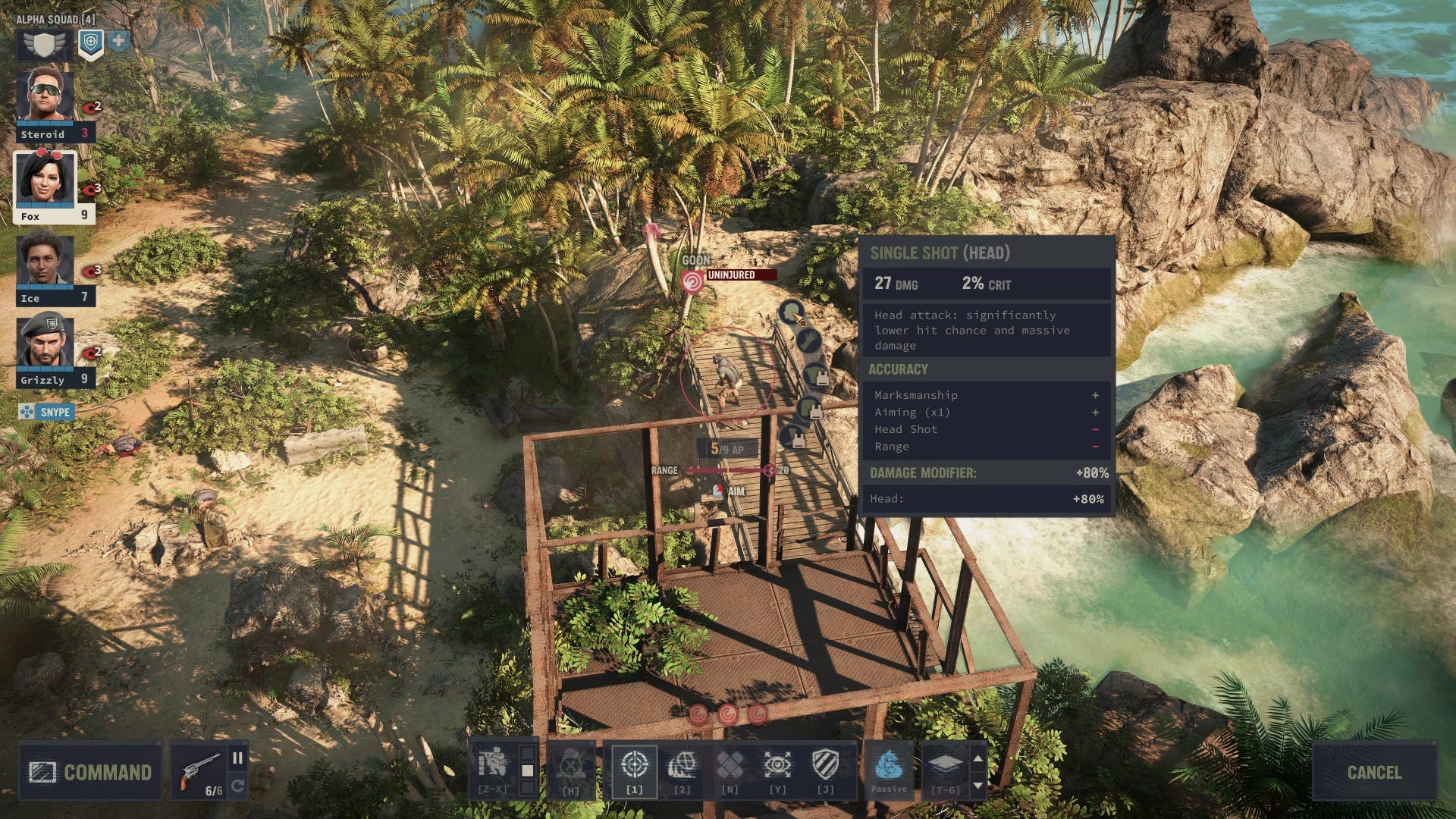Reload weapon using the circular arrow button

click(x=237, y=786)
